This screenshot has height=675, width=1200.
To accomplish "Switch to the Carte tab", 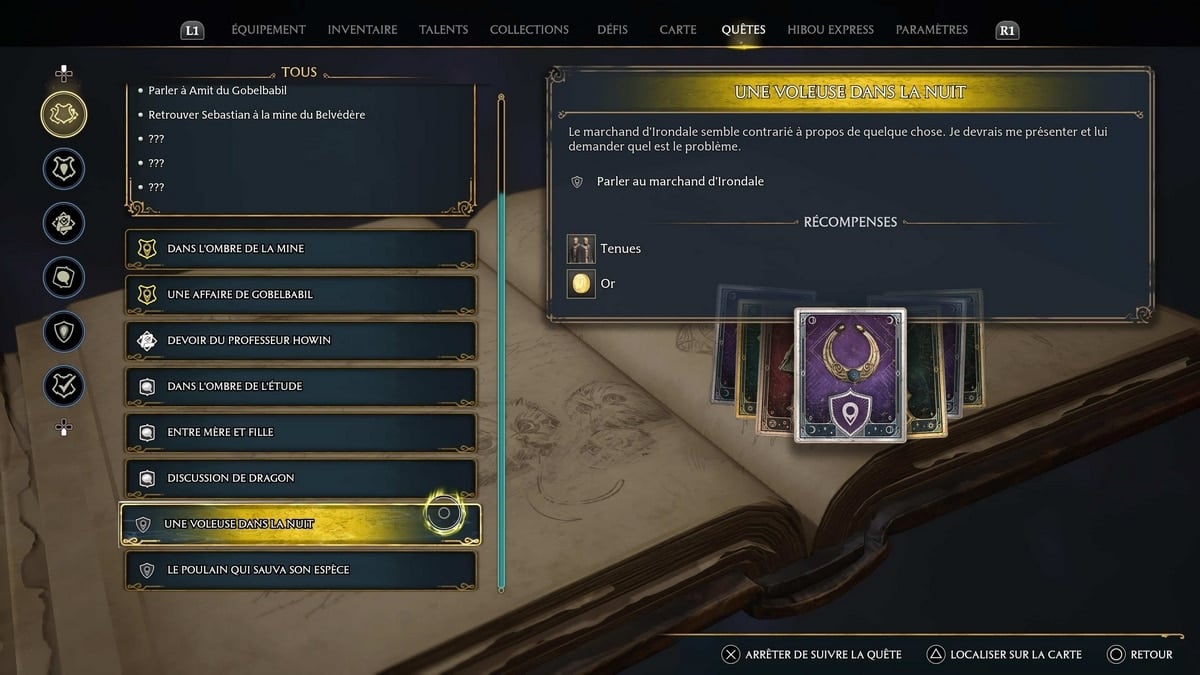I will tap(678, 30).
